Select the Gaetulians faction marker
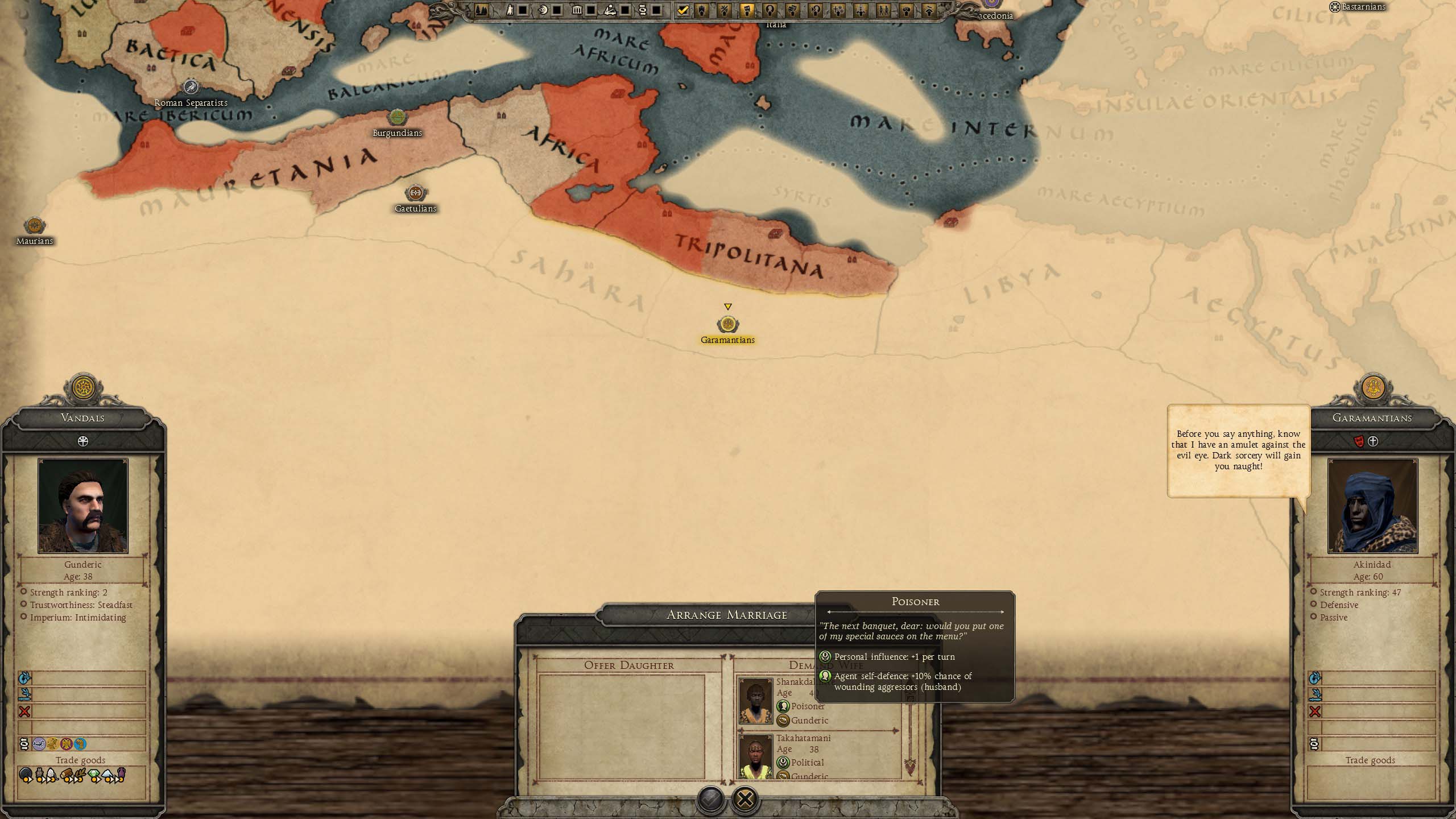Screen dimensions: 1456x819 coord(415,193)
